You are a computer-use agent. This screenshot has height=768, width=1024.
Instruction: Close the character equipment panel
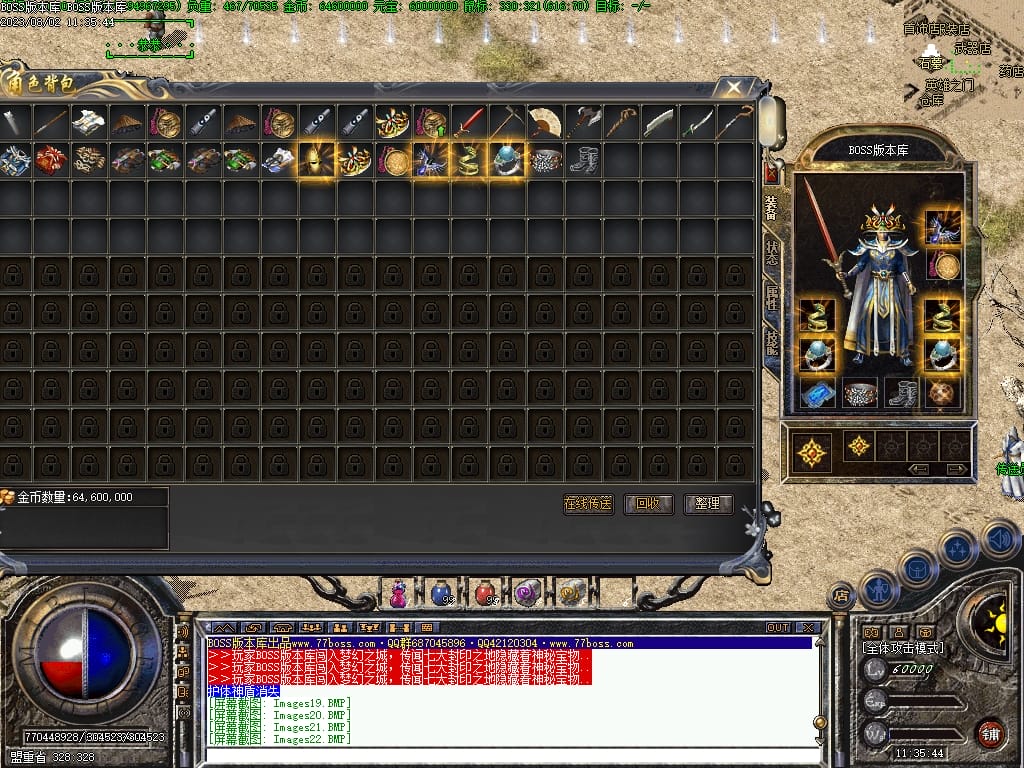[x=771, y=174]
